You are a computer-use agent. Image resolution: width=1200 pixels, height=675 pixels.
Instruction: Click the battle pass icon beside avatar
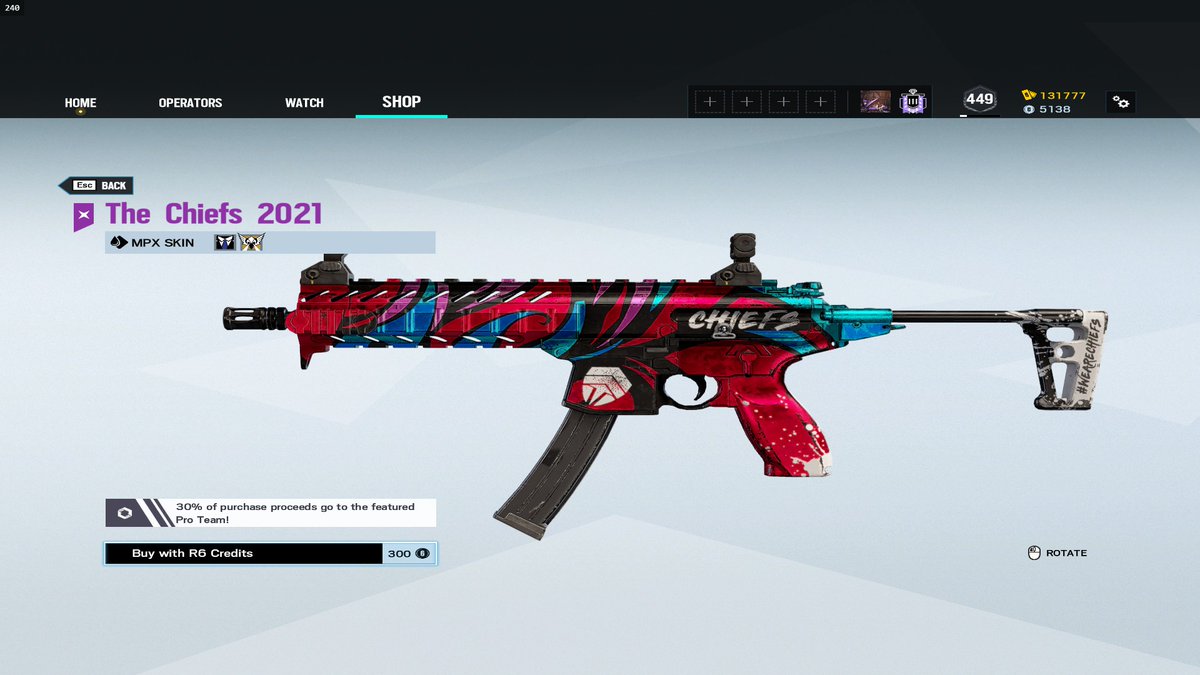click(x=912, y=101)
